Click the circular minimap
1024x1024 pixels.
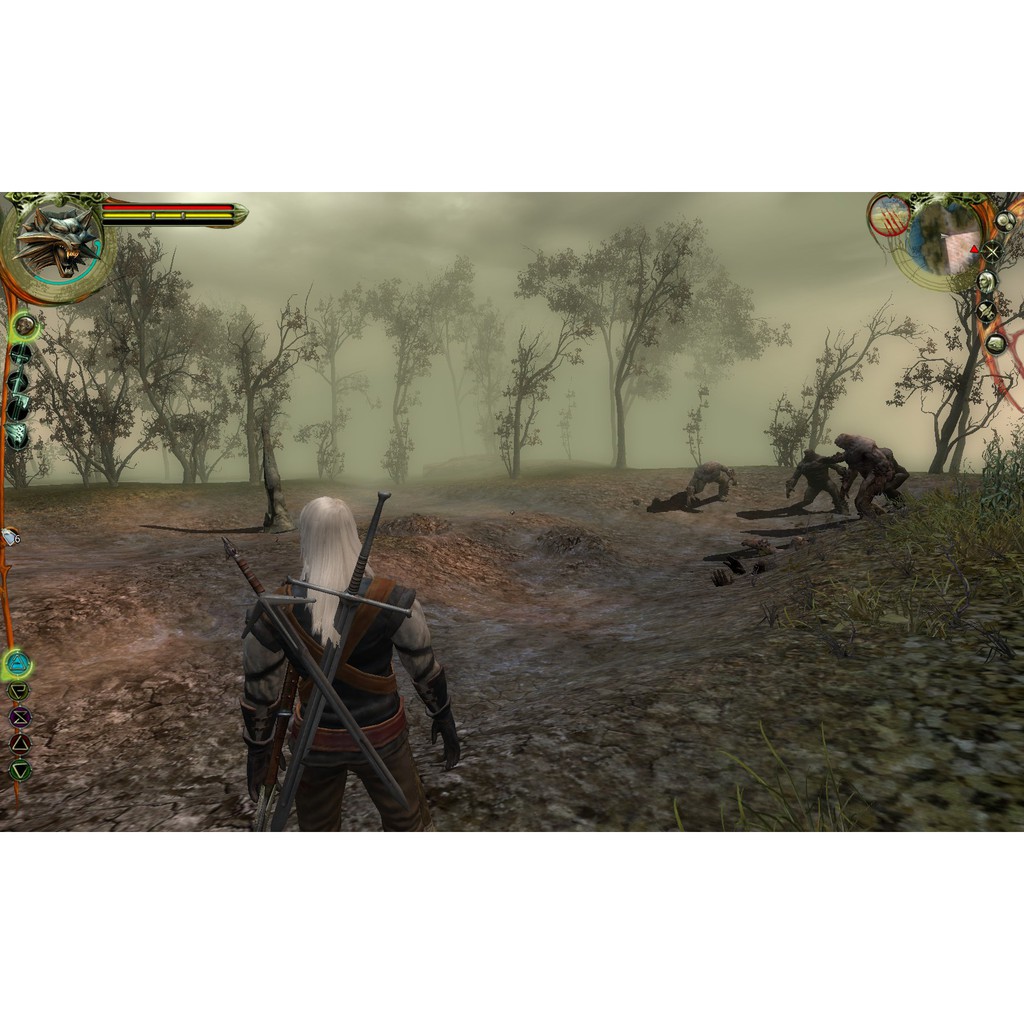(946, 238)
